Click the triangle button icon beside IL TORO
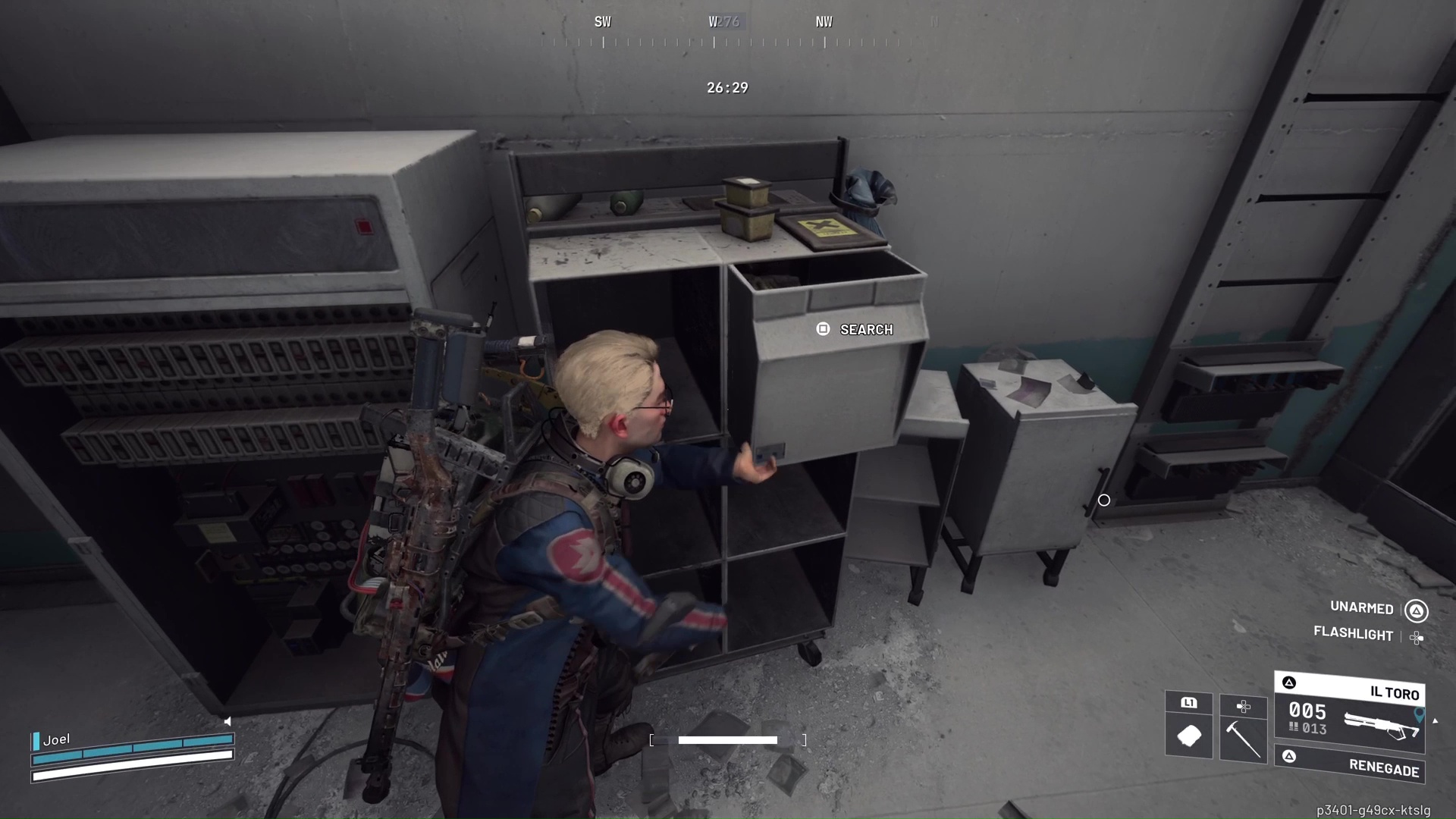The image size is (1456, 819). (1291, 682)
